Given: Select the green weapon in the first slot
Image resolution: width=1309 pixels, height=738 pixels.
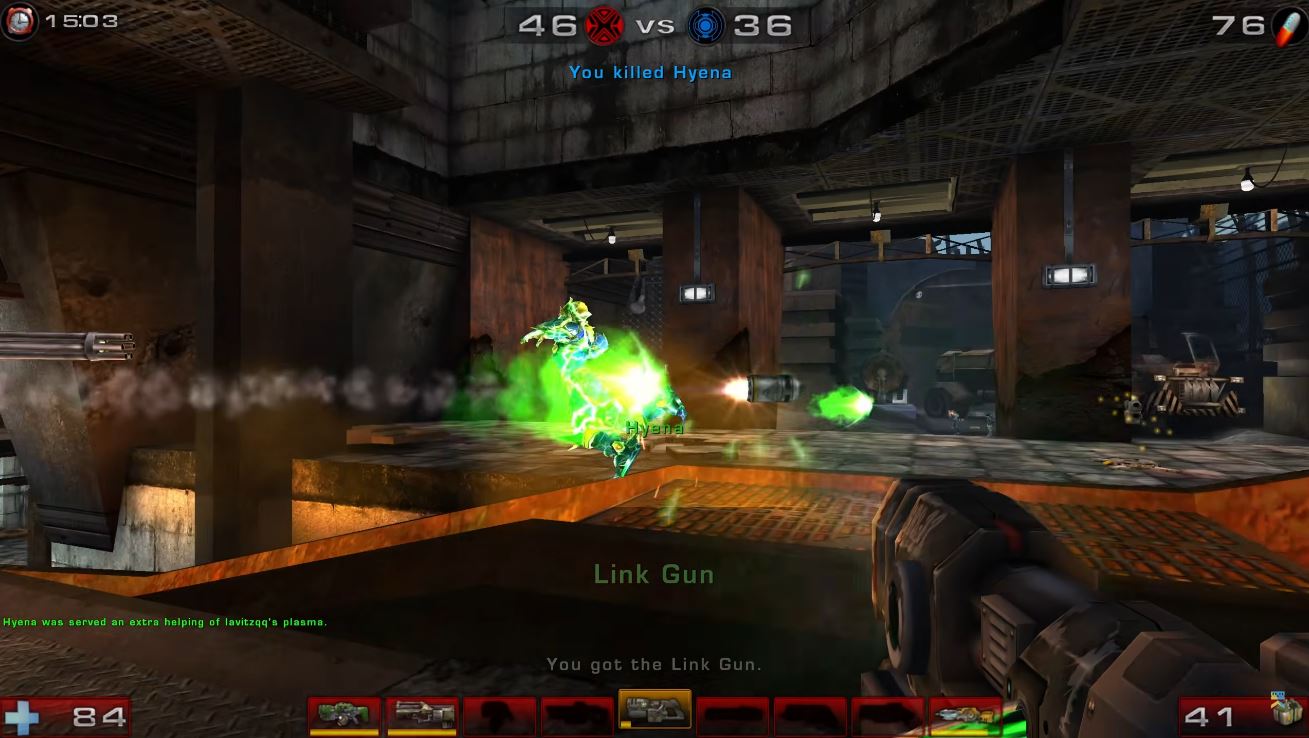Looking at the screenshot, I should tap(344, 715).
